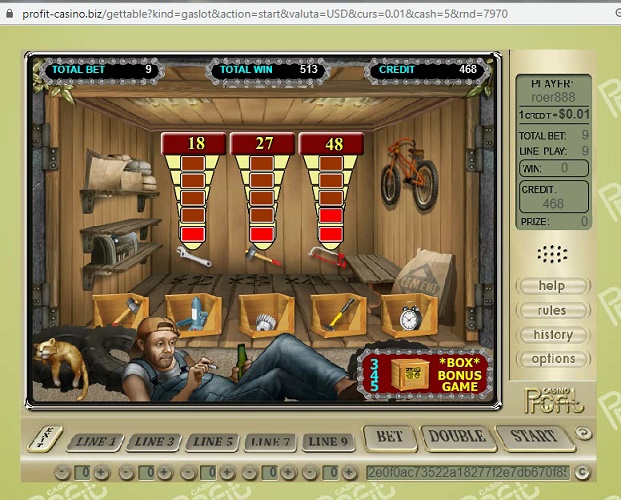Click the BET button
Viewport: 621px width, 500px height.
point(390,437)
